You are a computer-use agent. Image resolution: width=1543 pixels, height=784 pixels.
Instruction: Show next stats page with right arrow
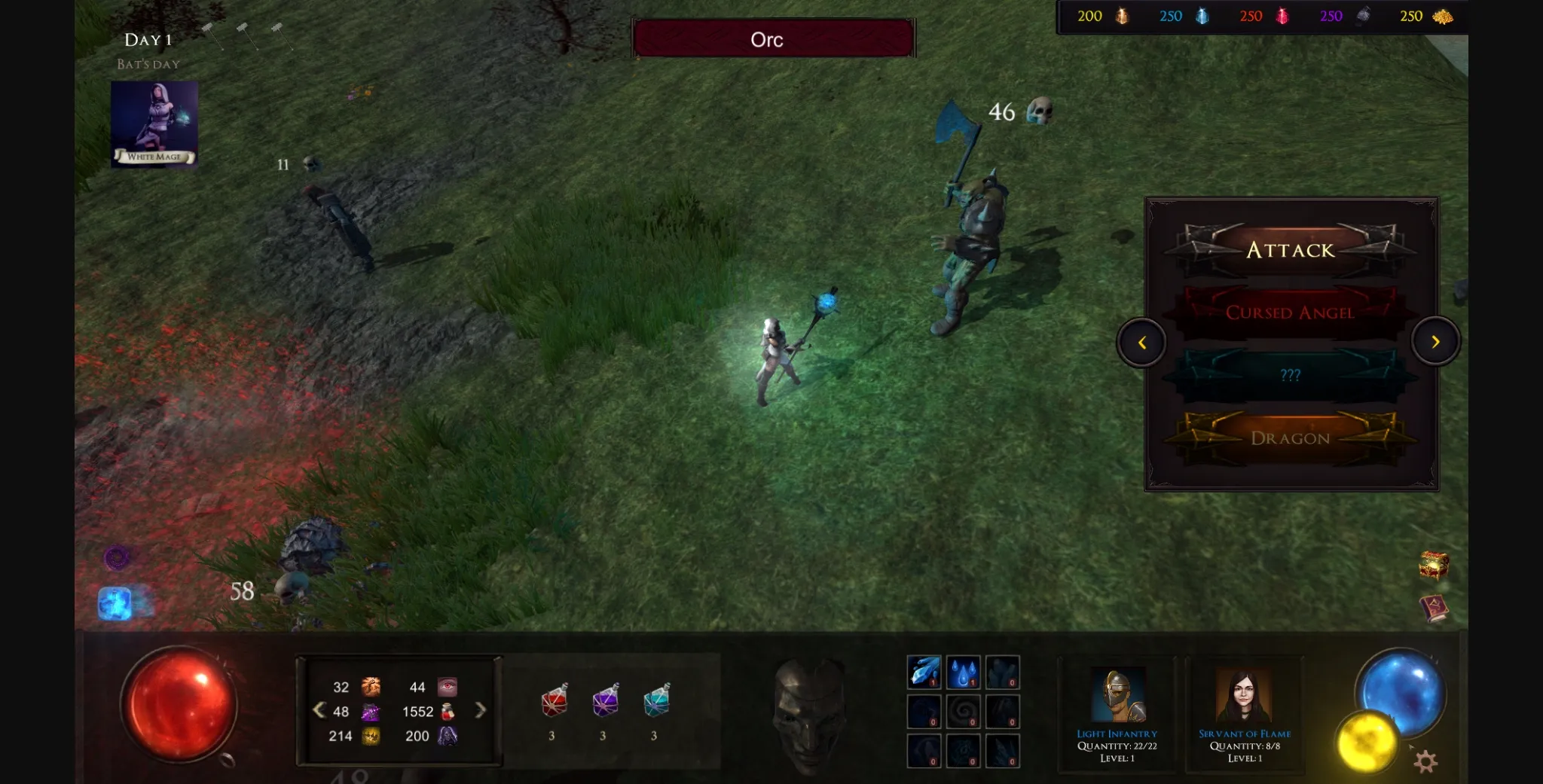point(480,710)
